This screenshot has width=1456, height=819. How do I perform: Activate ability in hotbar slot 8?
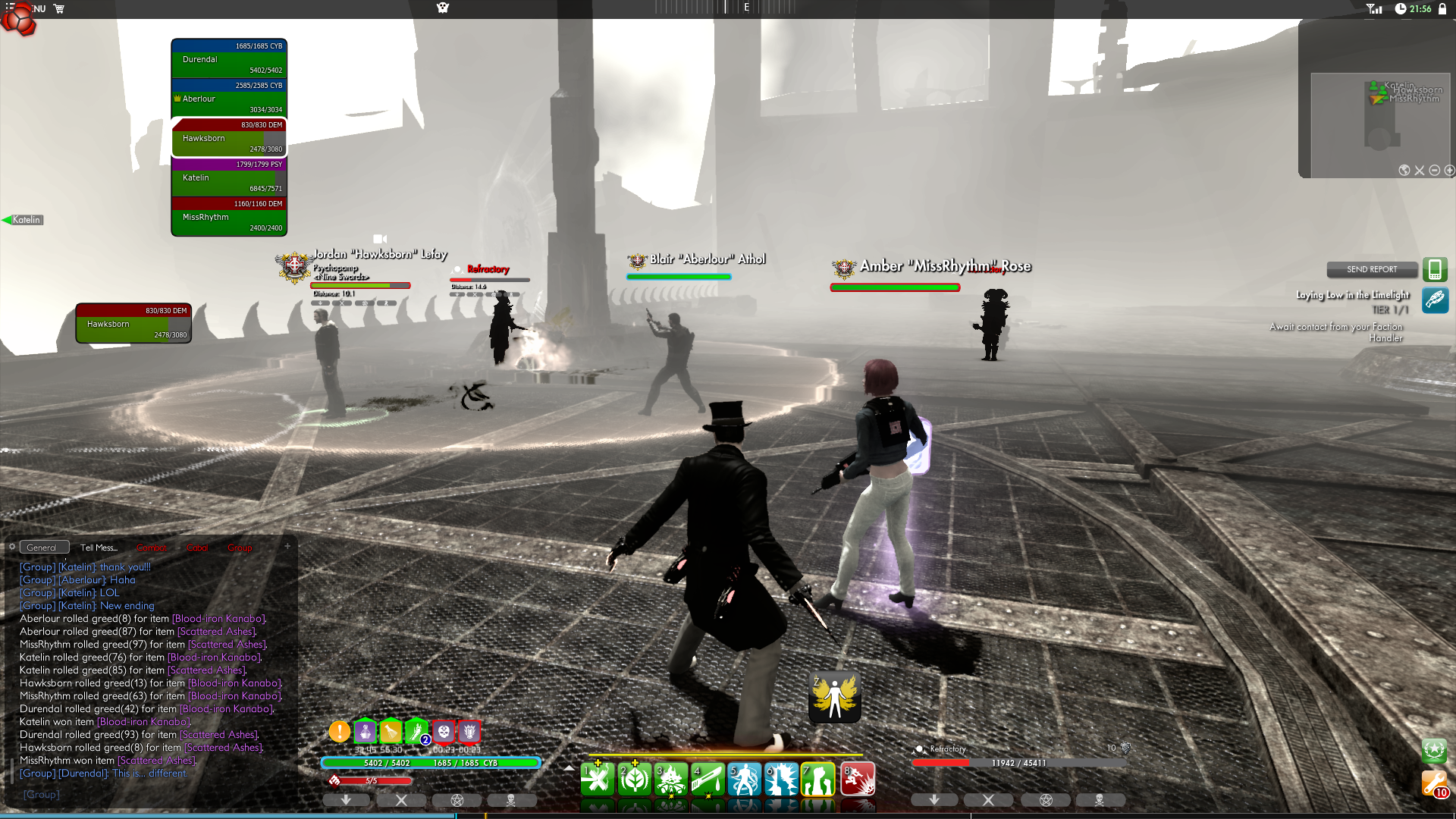858,780
